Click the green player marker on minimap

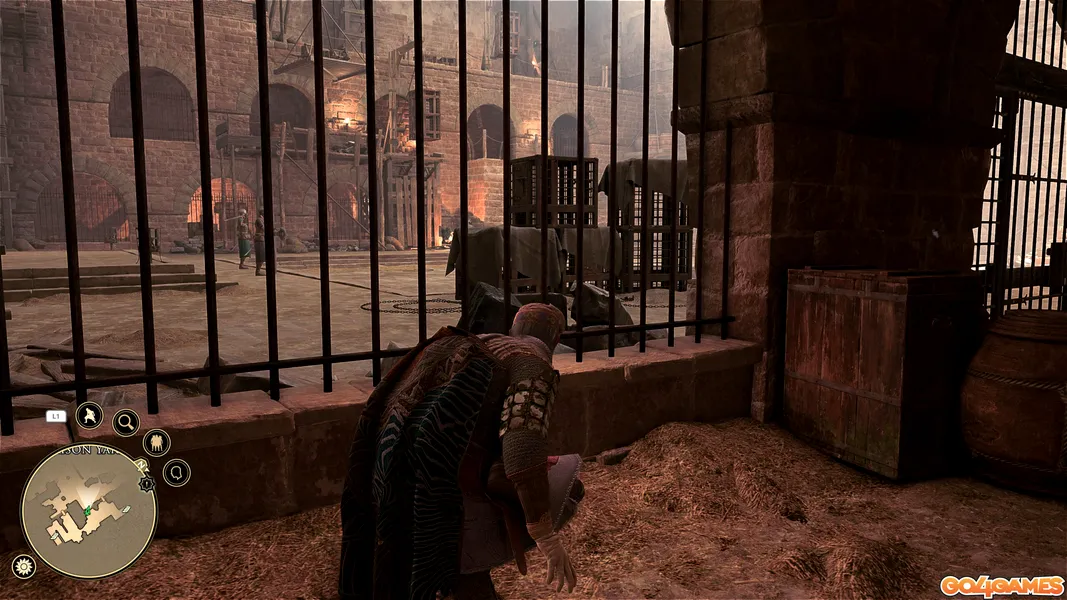pos(87,511)
